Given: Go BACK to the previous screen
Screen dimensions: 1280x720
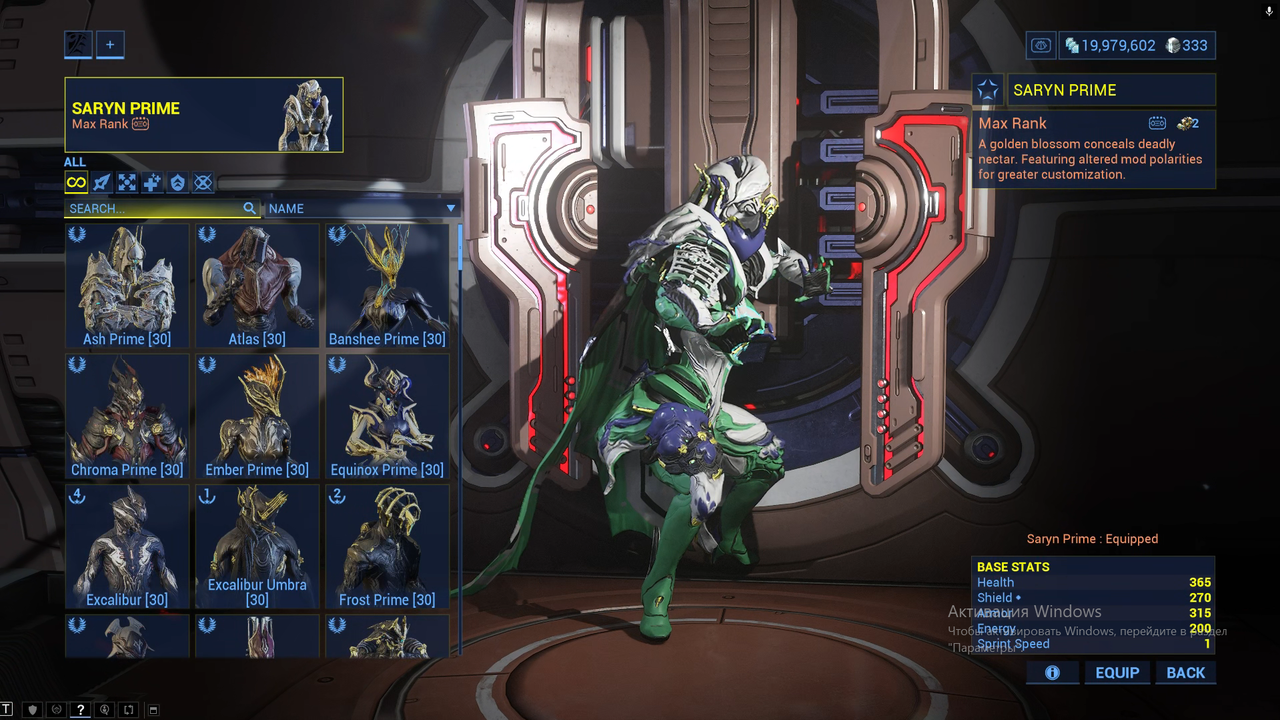Looking at the screenshot, I should 1185,673.
